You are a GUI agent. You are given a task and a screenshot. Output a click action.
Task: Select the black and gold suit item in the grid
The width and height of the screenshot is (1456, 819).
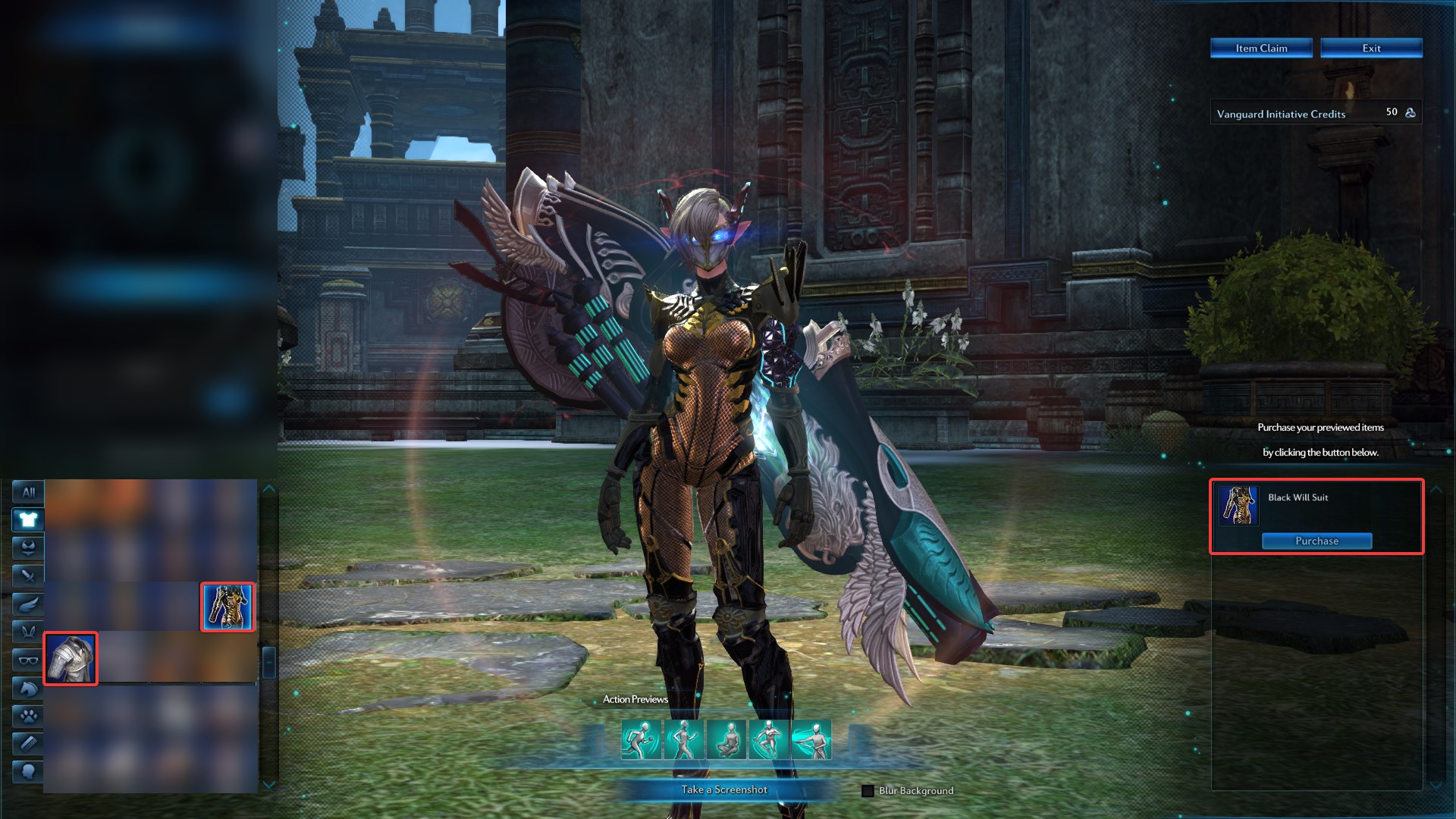point(227,606)
